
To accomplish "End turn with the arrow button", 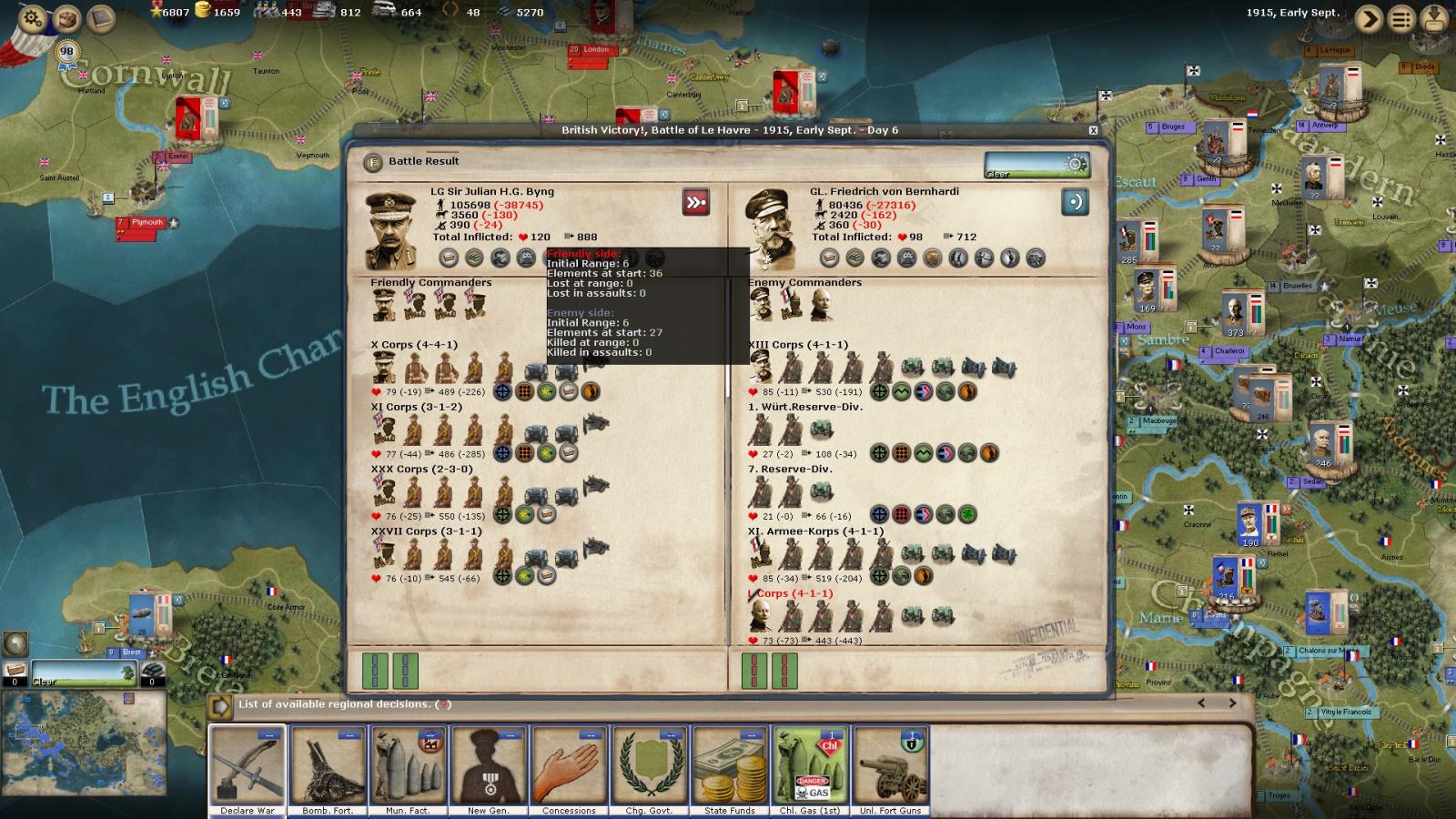I will point(1369,18).
